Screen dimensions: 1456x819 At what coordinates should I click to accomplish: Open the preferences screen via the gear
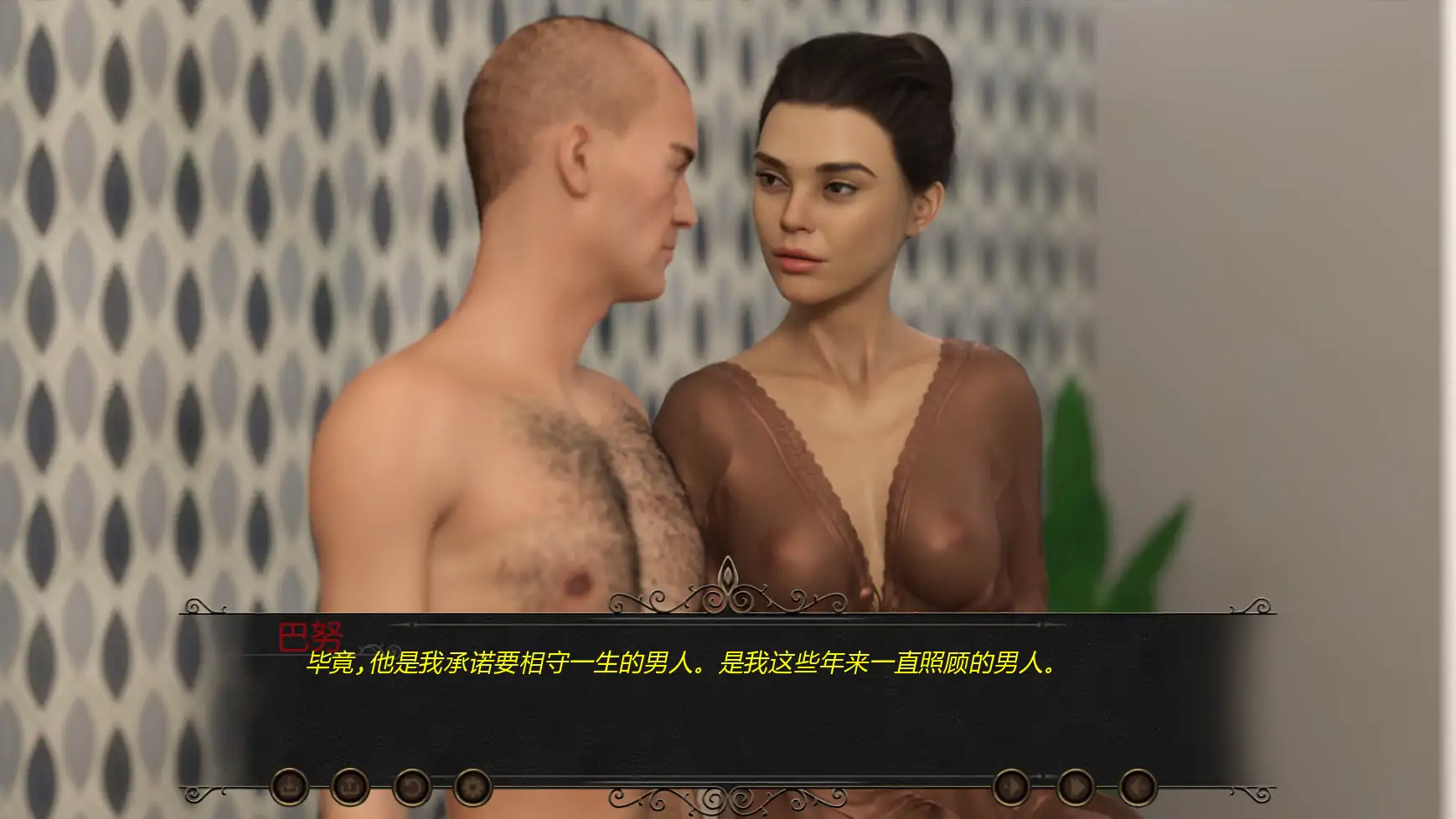(474, 788)
